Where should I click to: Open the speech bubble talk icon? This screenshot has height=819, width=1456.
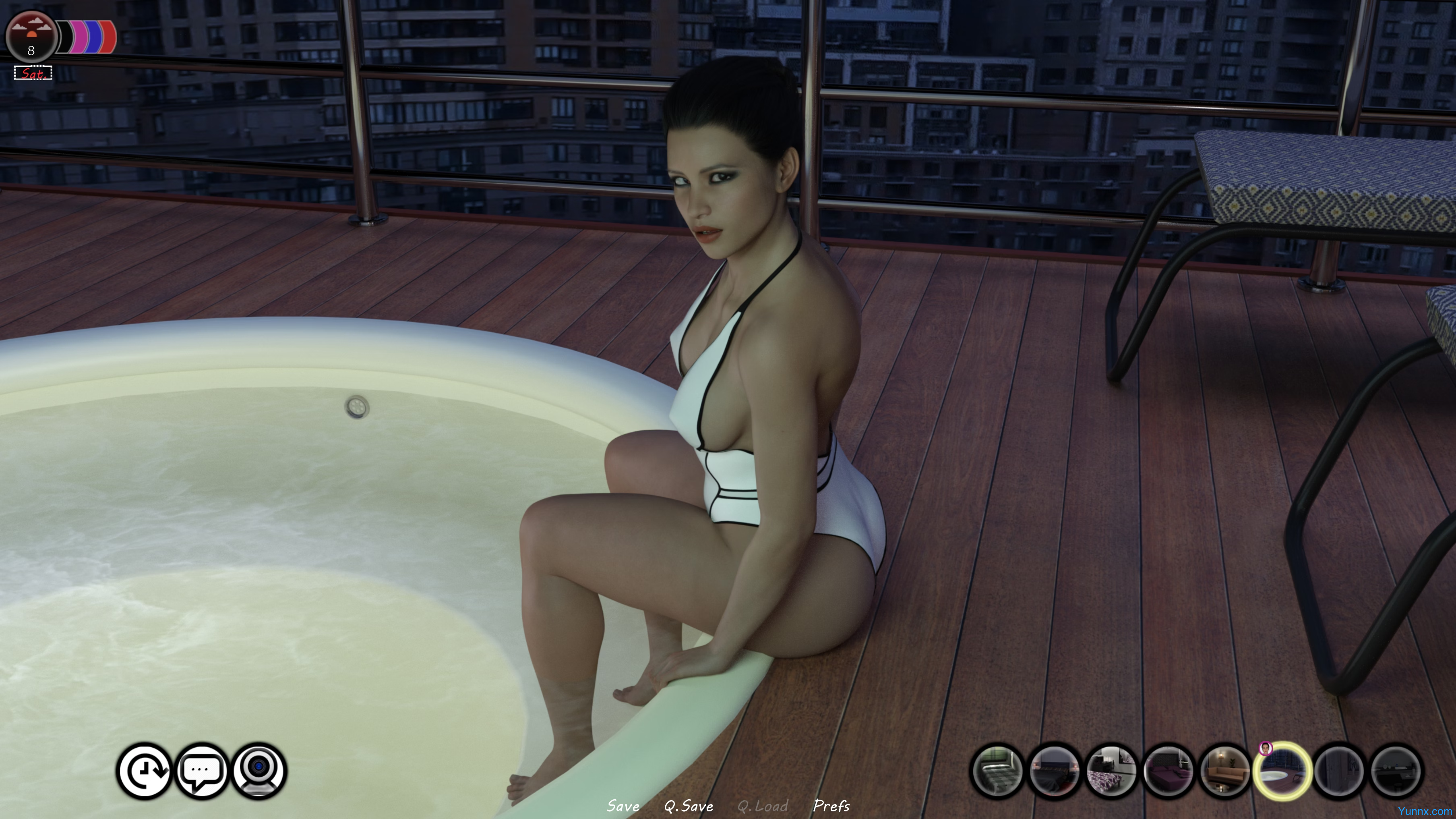click(x=202, y=770)
